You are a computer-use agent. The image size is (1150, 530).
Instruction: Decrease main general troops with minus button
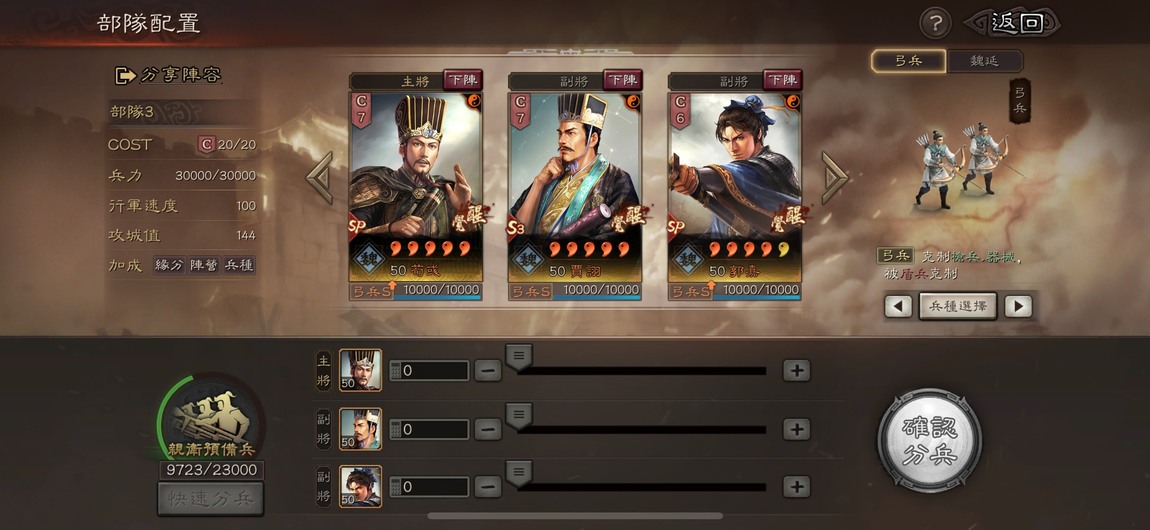click(x=488, y=370)
